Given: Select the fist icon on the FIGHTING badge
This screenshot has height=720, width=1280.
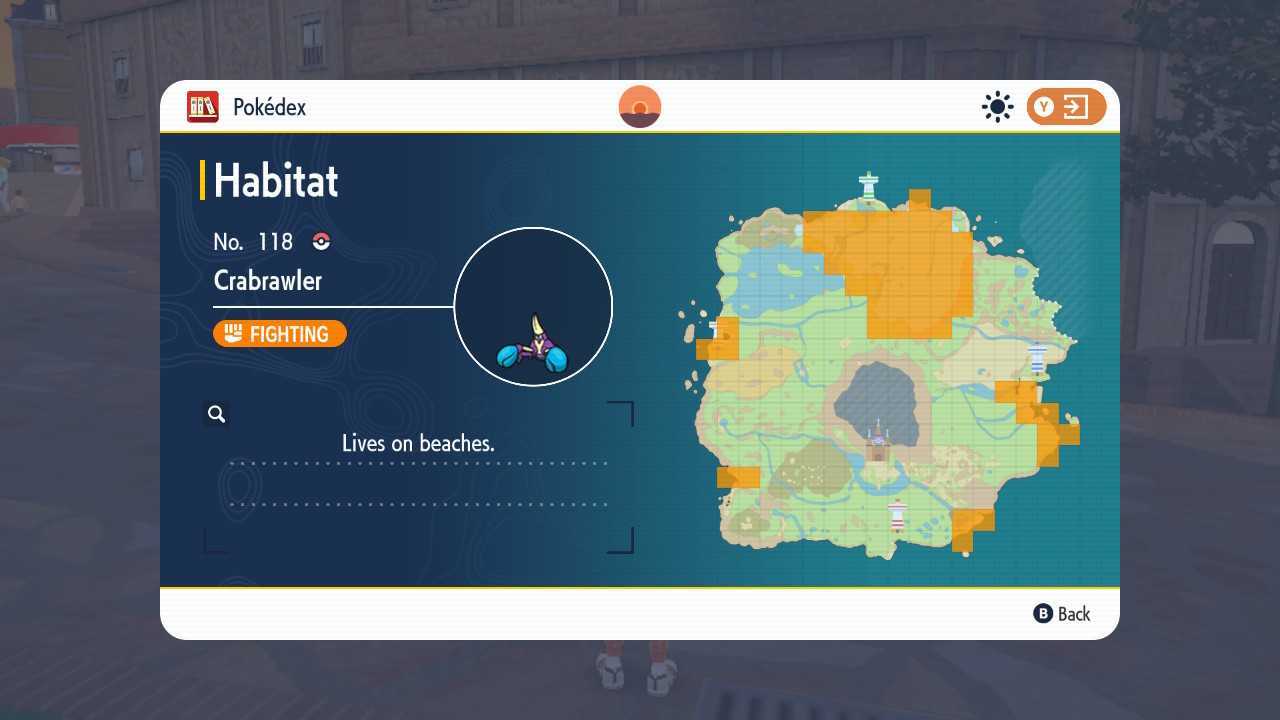Looking at the screenshot, I should (x=232, y=334).
